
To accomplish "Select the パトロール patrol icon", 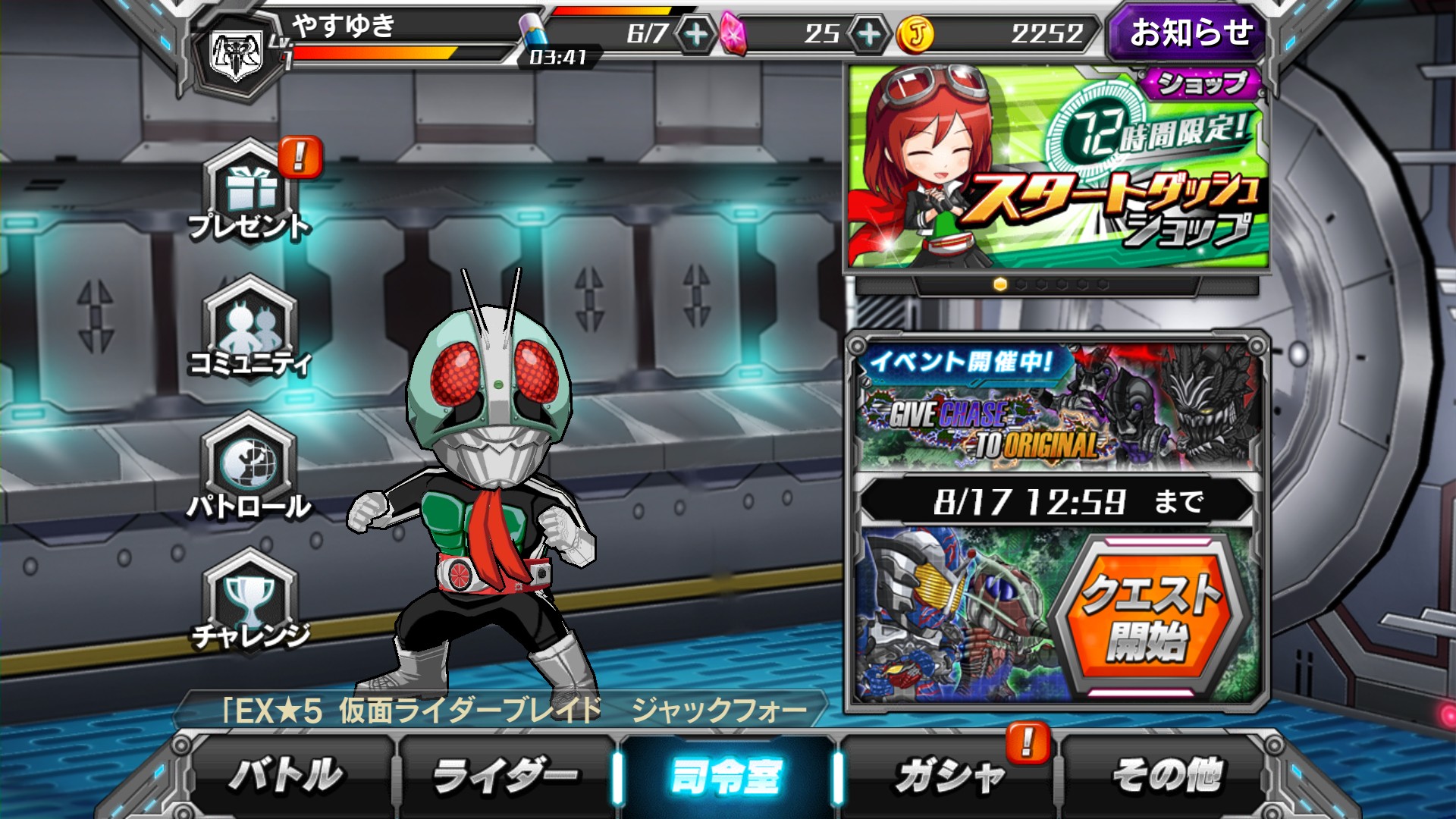I will 249,465.
